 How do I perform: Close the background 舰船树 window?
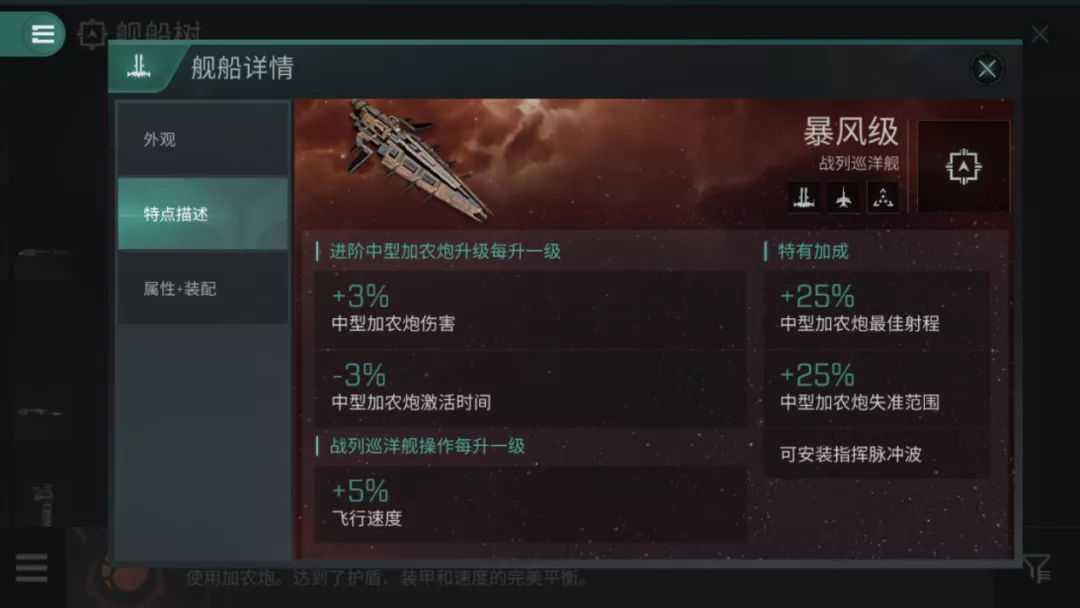pos(1040,35)
